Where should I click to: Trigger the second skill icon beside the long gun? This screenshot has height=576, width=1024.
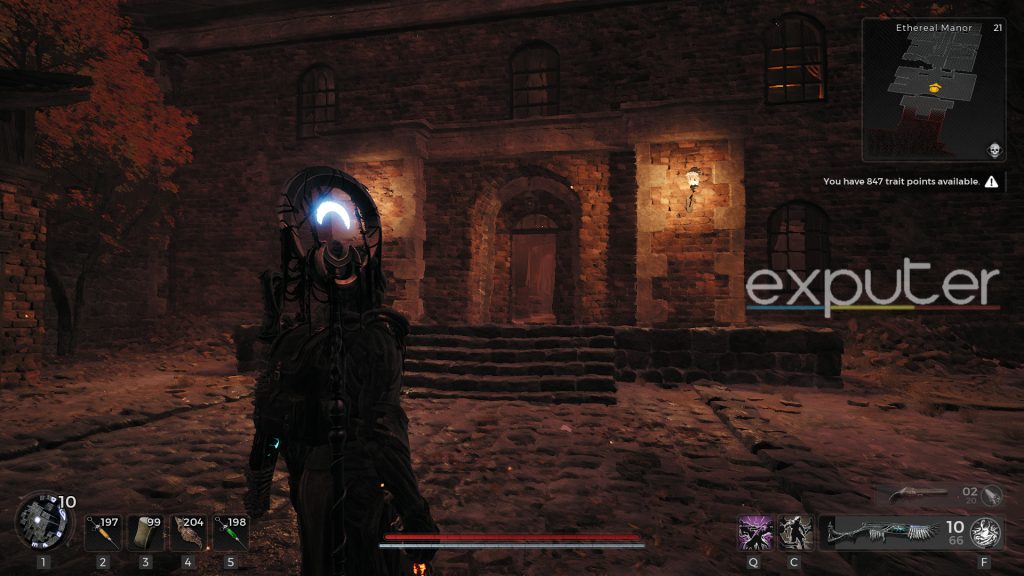794,532
